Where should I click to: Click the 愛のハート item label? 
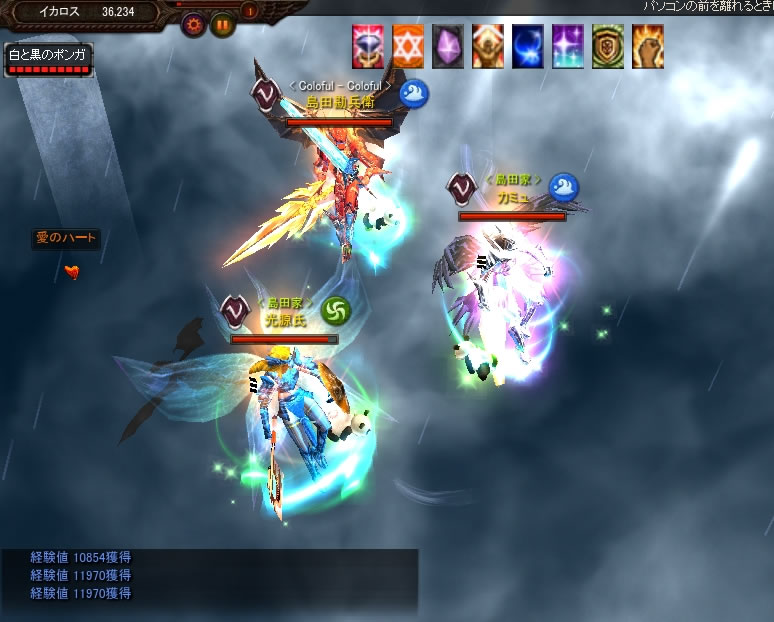(66, 238)
